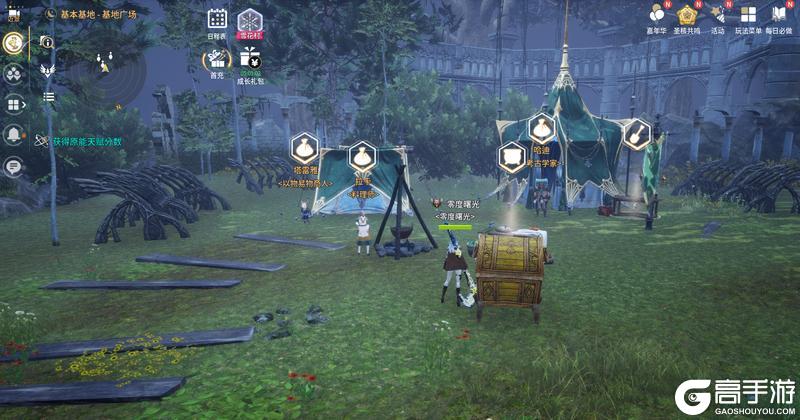This screenshot has height=420, width=800.
Task: Open the chat speech-bubble icon
Action: (14, 166)
